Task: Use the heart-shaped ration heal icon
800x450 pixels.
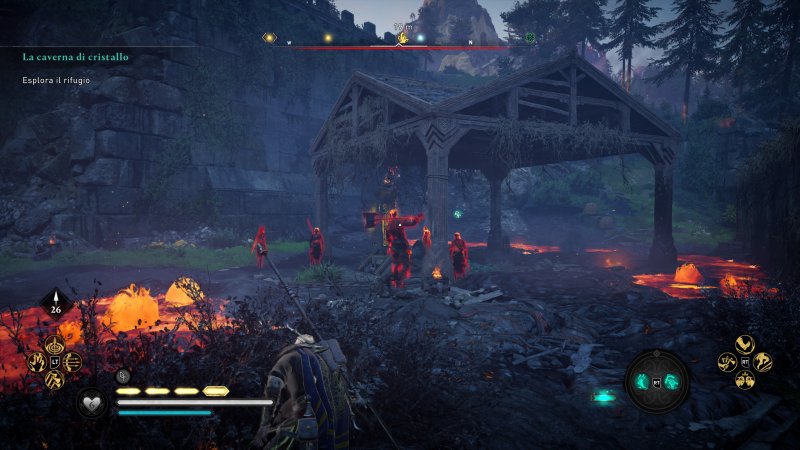Action: point(92,403)
